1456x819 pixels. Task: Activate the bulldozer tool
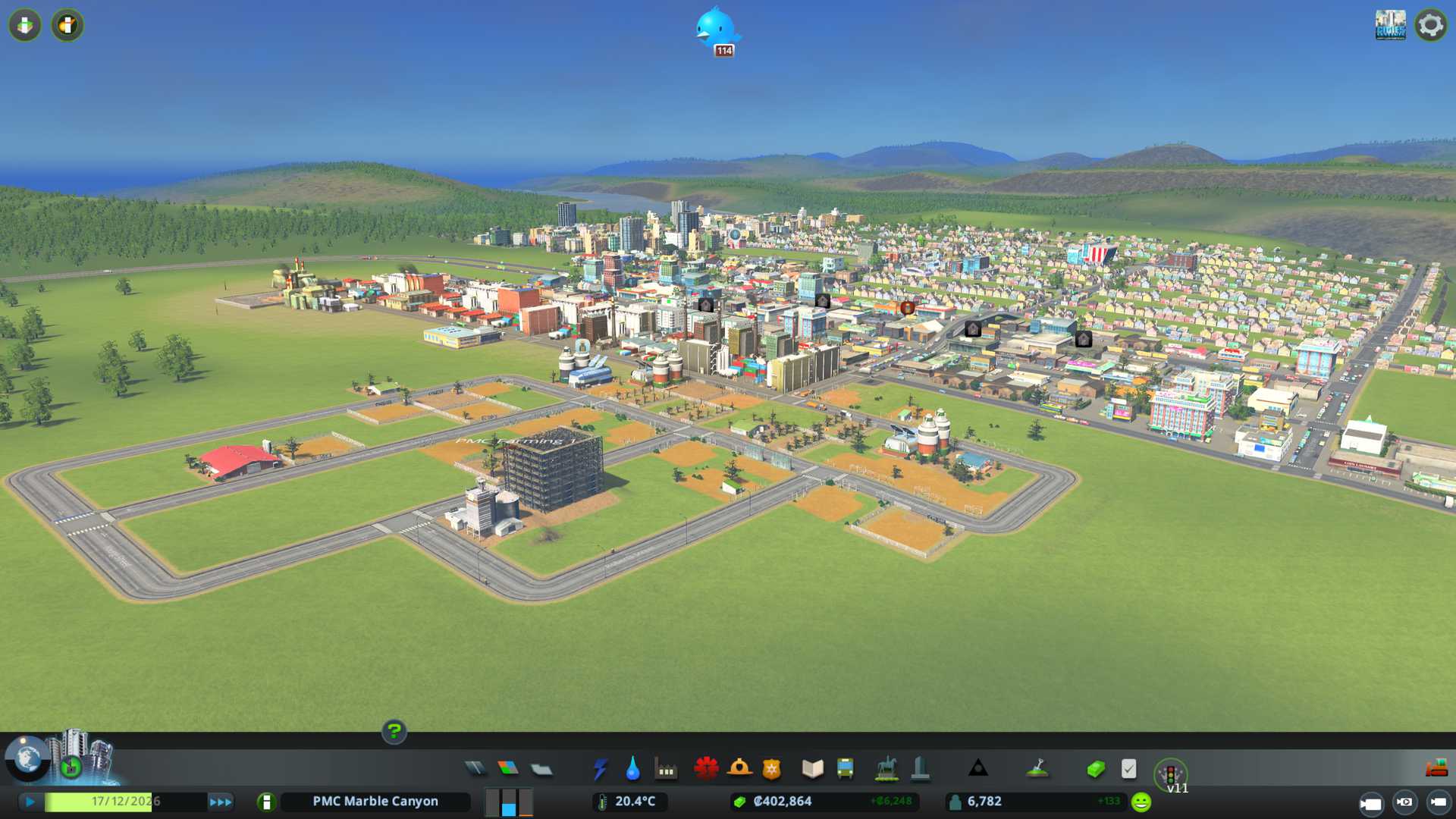tap(1436, 769)
